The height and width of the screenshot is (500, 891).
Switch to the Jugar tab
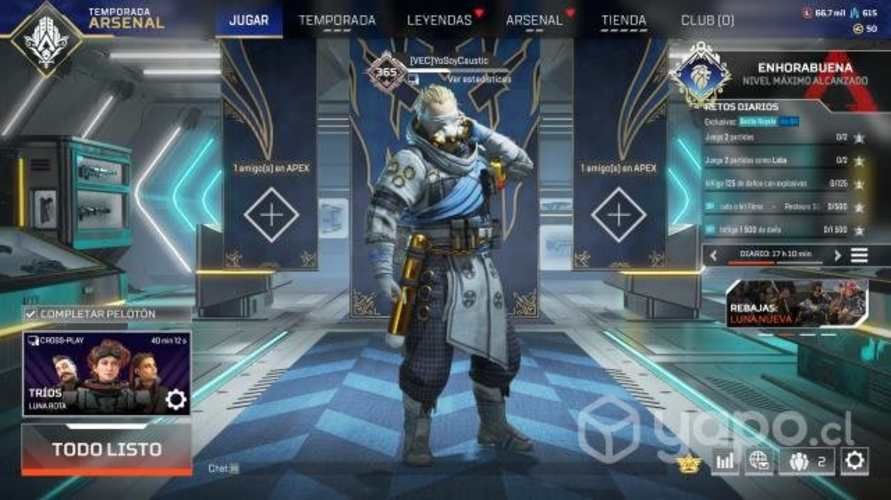pos(249,20)
